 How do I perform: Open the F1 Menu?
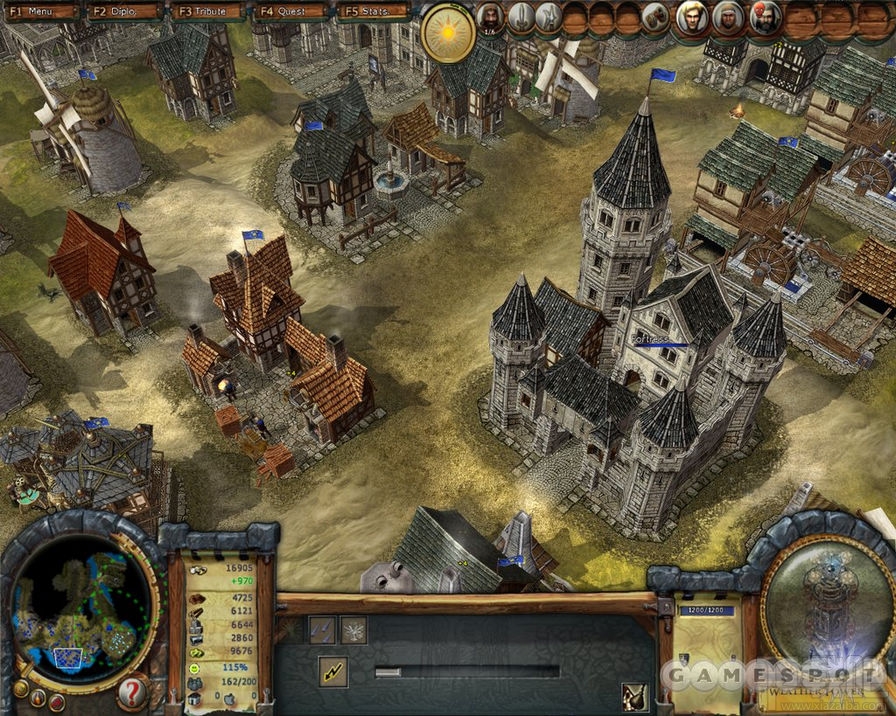click(41, 12)
